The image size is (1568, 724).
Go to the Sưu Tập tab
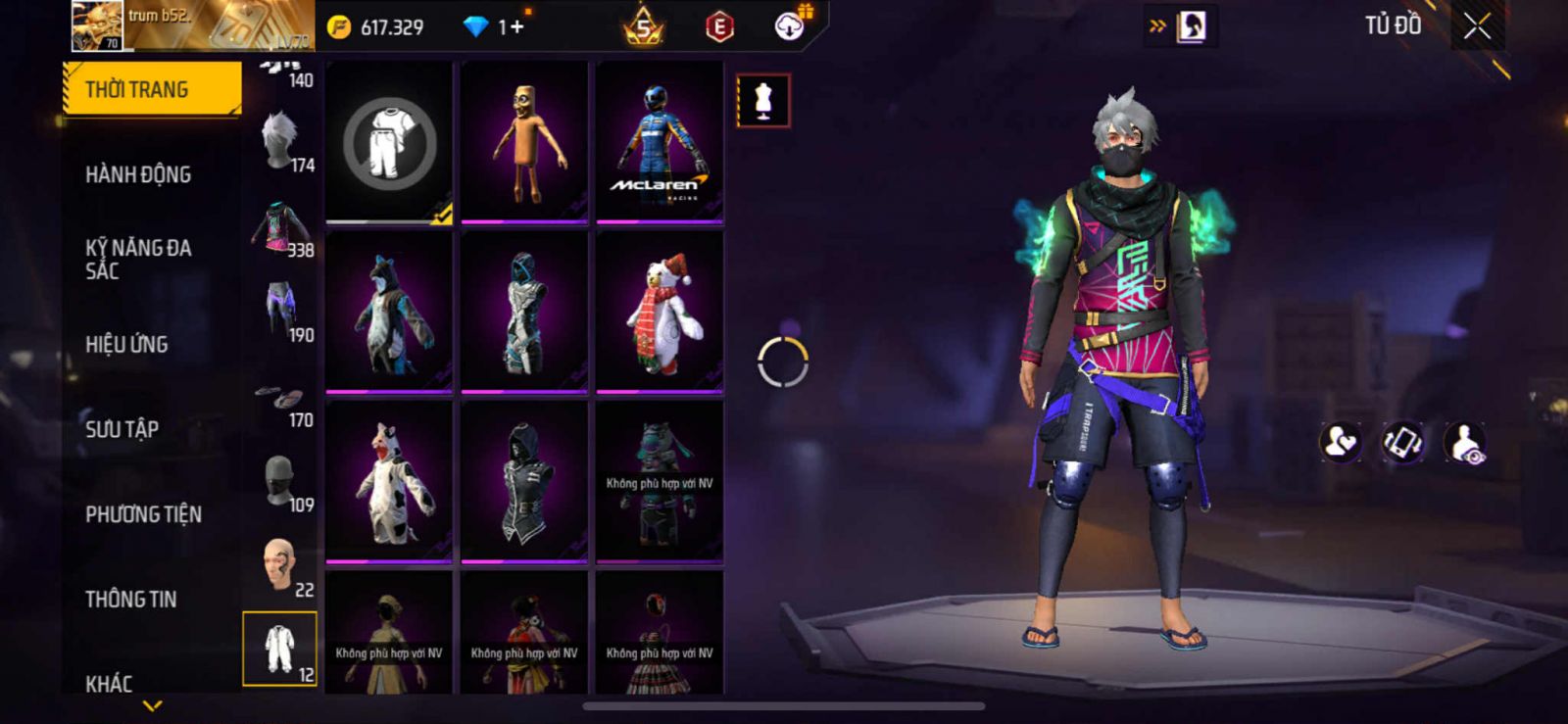pyautogui.click(x=122, y=429)
